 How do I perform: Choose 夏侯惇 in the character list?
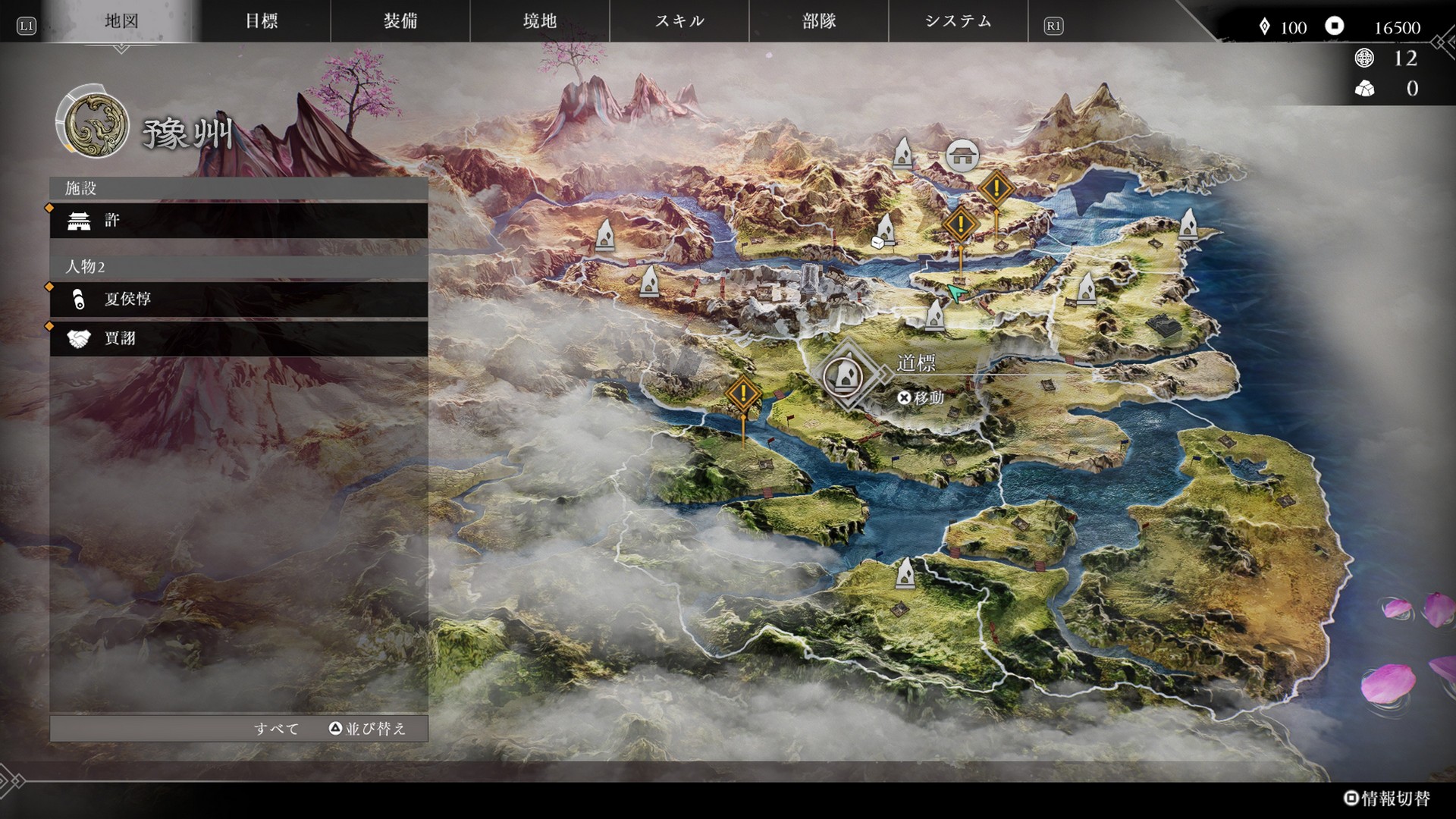[x=239, y=300]
